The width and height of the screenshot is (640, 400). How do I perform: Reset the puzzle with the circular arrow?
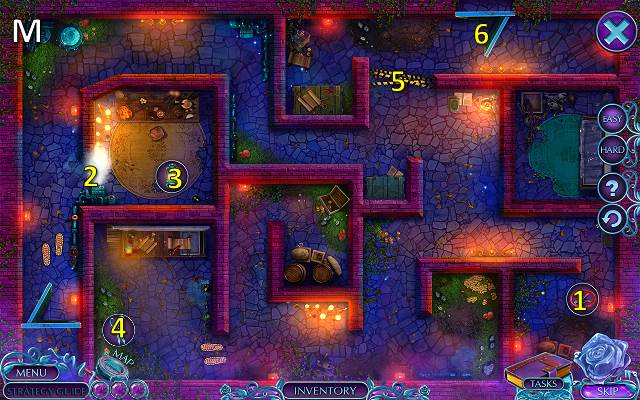coord(612,217)
